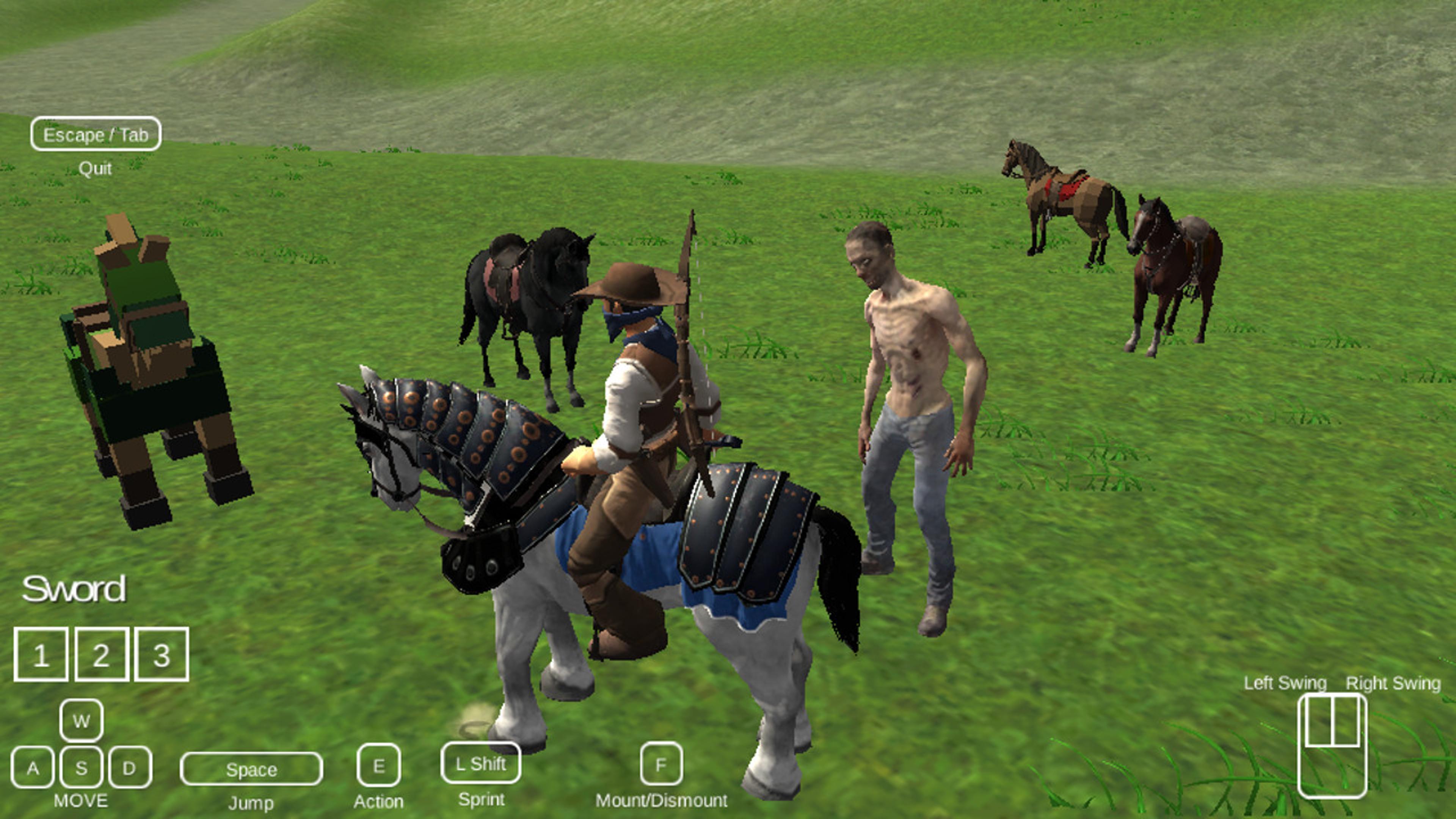Click the S movement key icon
This screenshot has height=819, width=1456.
pyautogui.click(x=83, y=767)
